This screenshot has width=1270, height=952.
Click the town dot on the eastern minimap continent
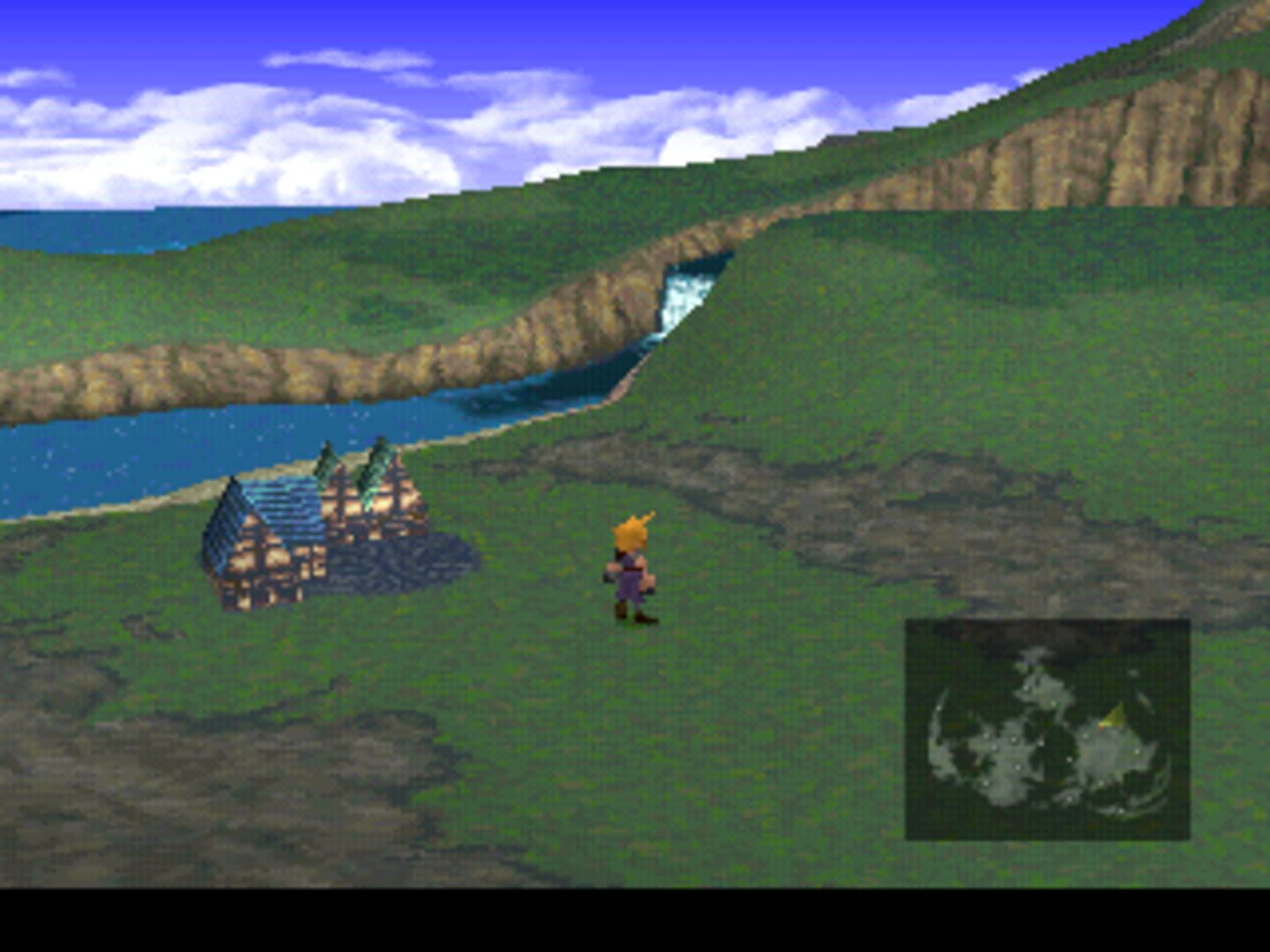click(1136, 751)
